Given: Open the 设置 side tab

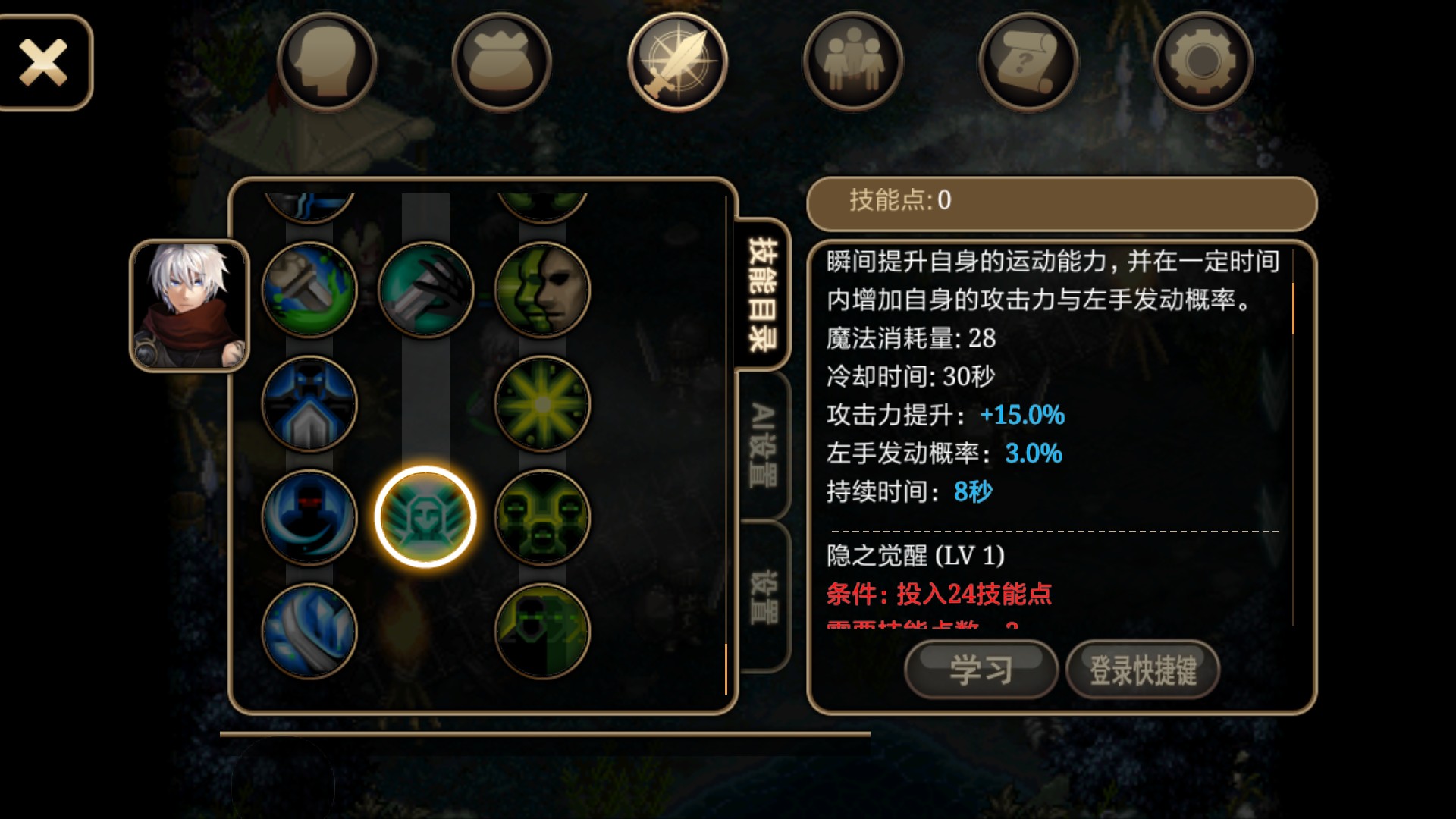Looking at the screenshot, I should pyautogui.click(x=762, y=597).
